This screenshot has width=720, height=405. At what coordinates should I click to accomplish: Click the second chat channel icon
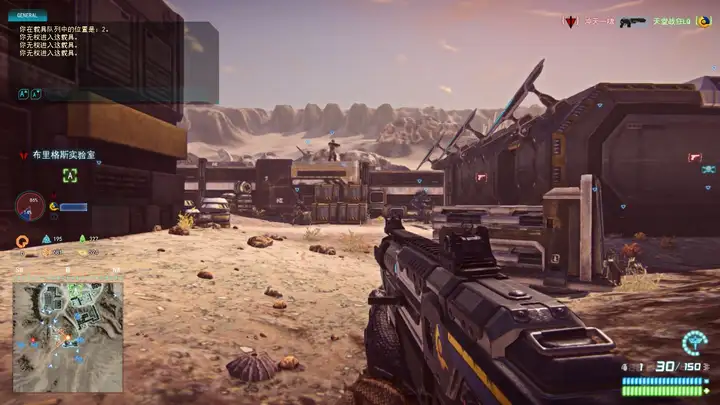pyautogui.click(x=35, y=94)
